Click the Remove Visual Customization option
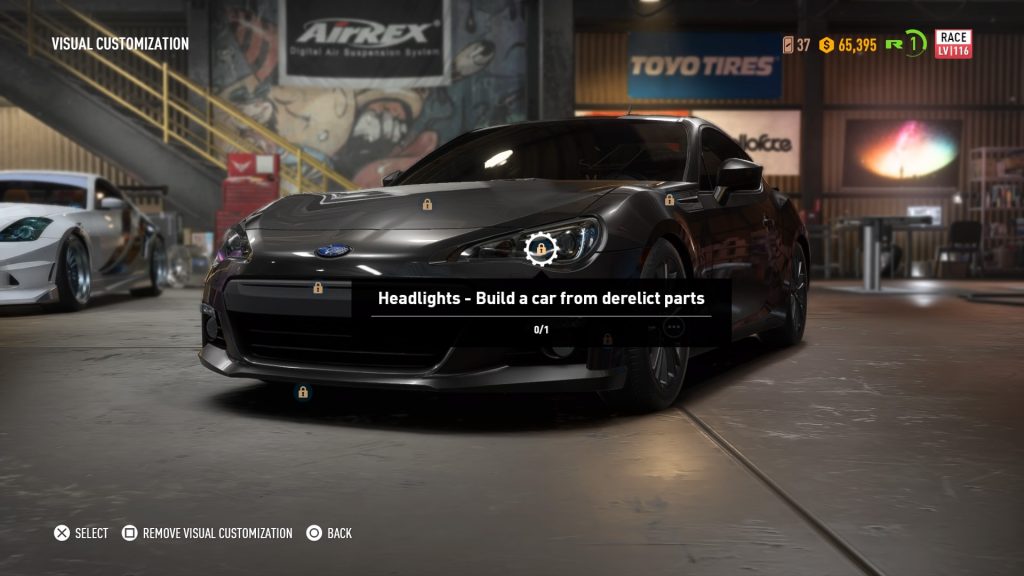Image resolution: width=1024 pixels, height=576 pixels. coord(208,533)
